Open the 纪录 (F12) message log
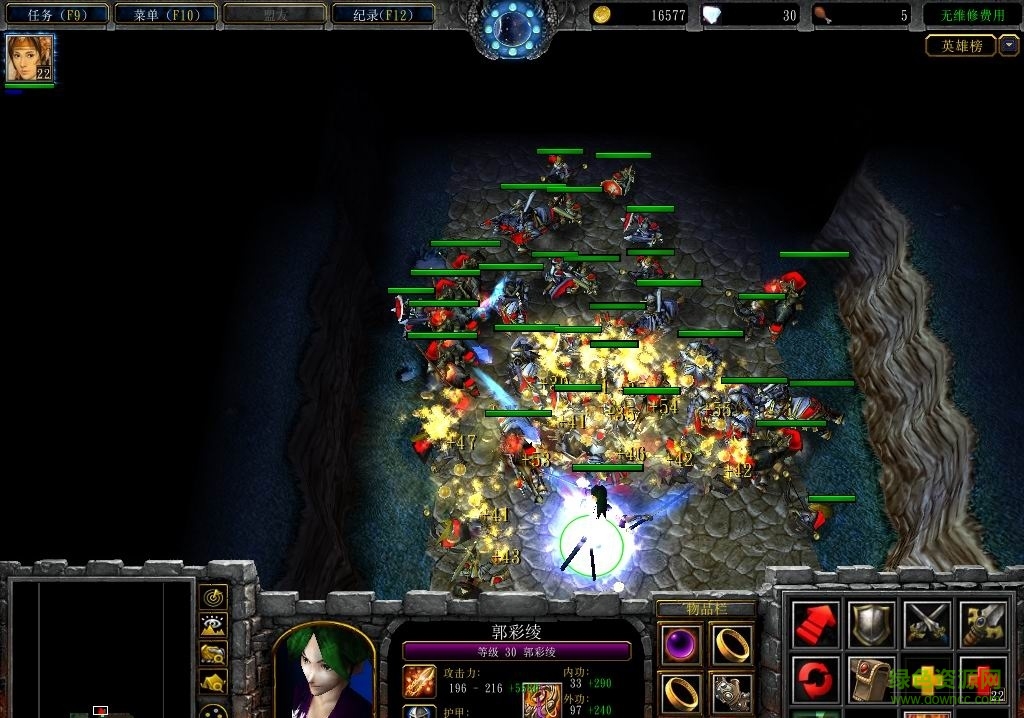Screen dimensions: 1024x718 click(381, 15)
